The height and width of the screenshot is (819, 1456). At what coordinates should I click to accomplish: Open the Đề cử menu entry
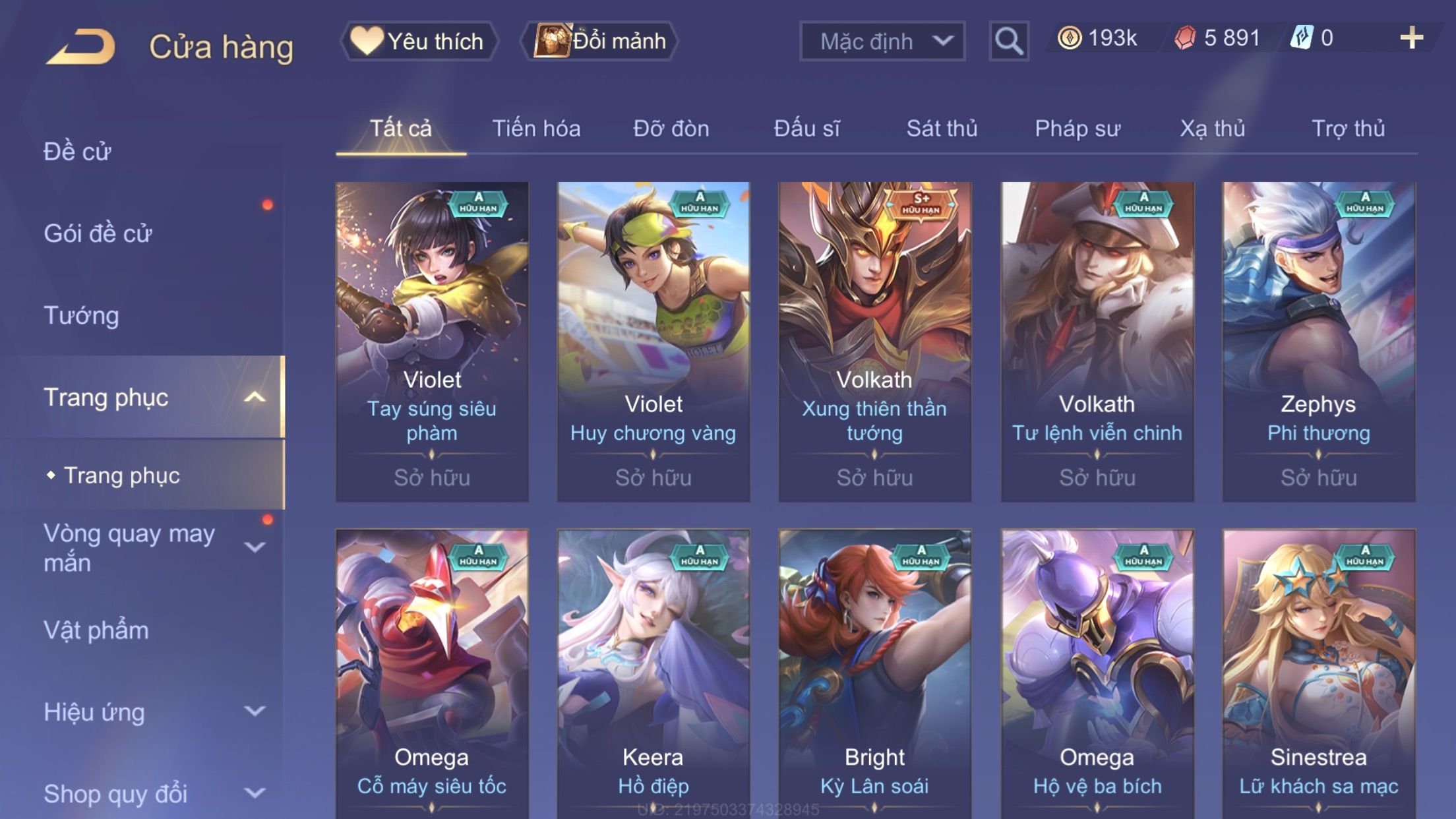tap(77, 152)
